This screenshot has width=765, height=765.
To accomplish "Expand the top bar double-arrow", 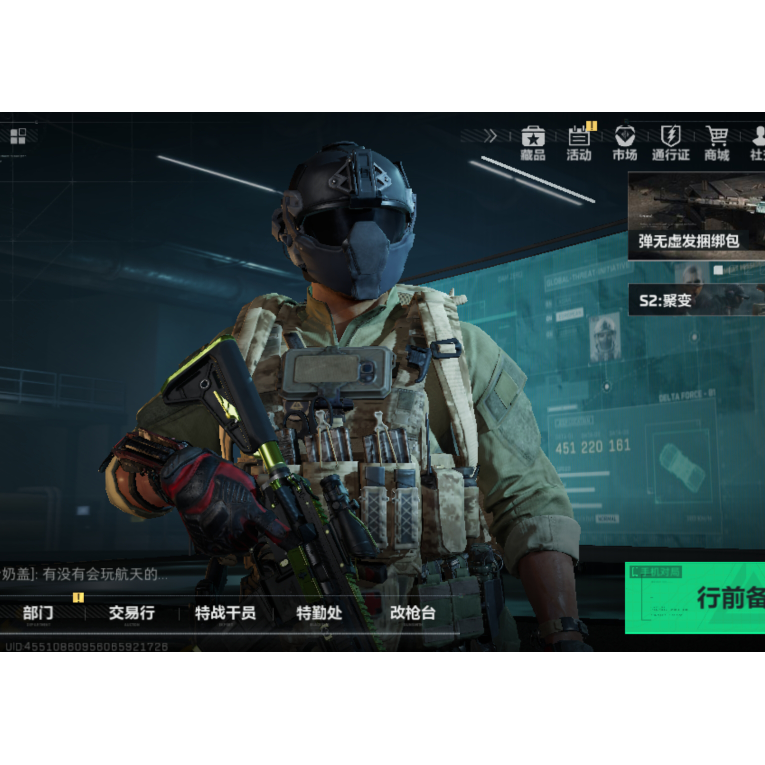I will (x=490, y=136).
